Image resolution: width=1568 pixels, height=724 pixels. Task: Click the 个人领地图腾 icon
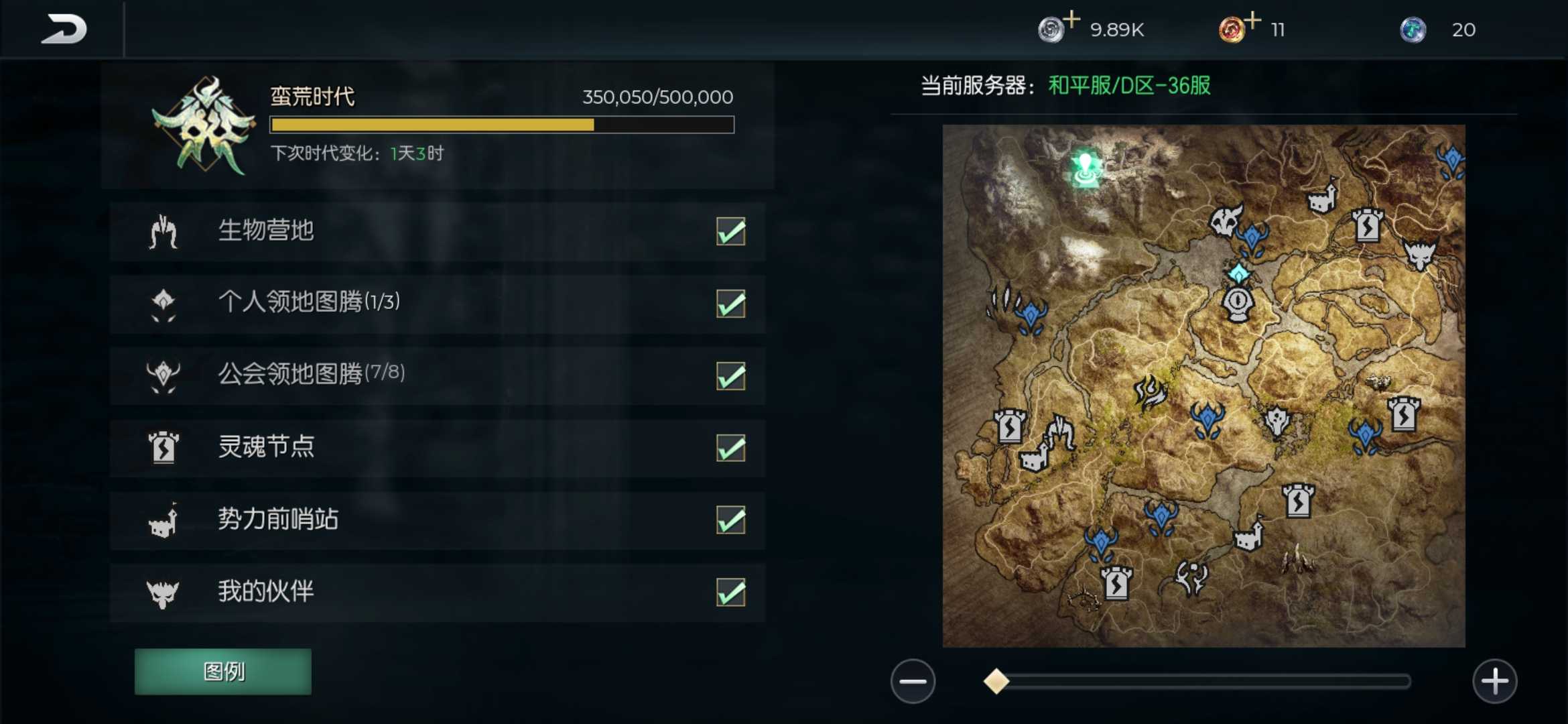tap(163, 303)
